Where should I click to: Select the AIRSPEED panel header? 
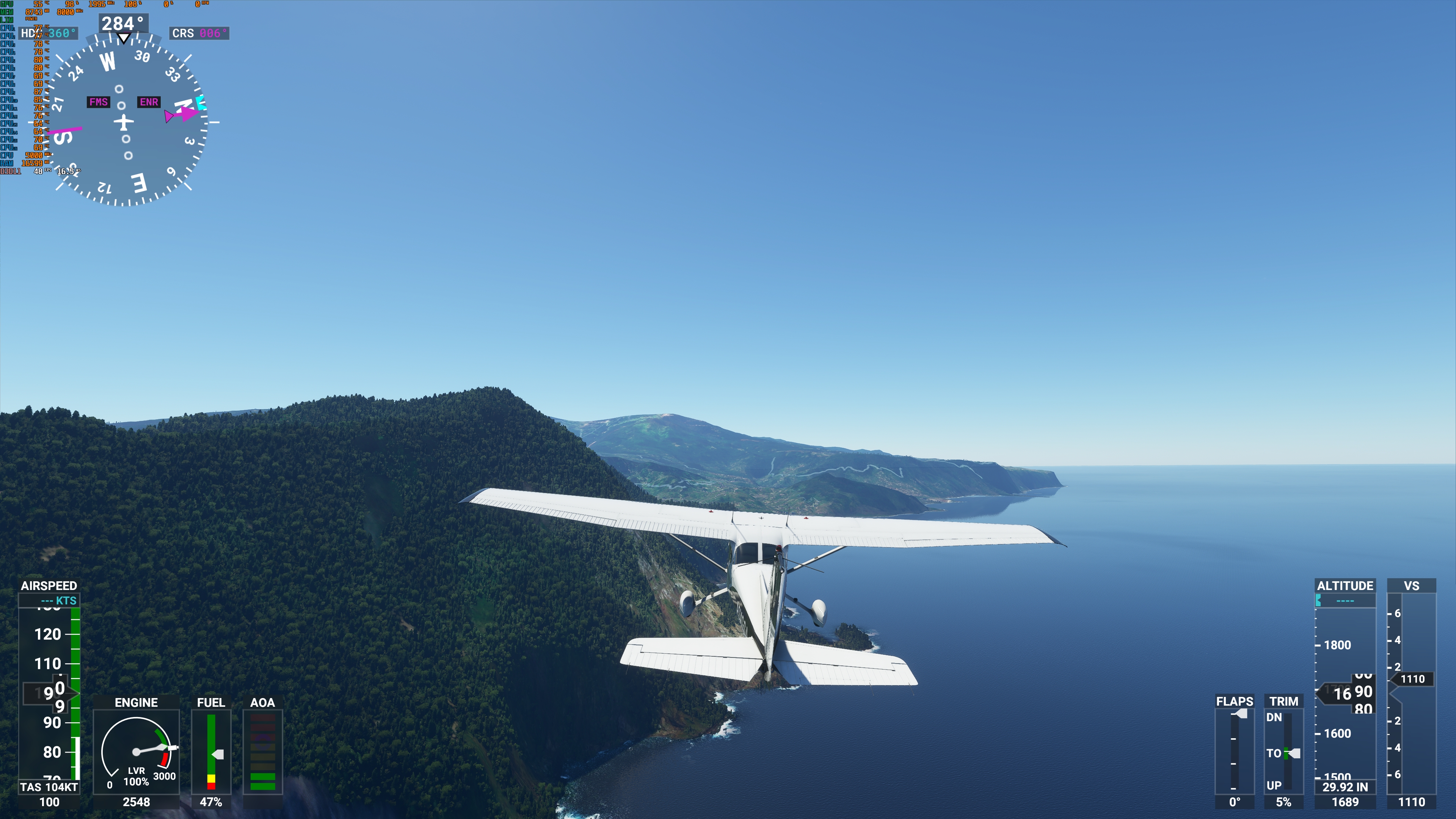[x=50, y=585]
